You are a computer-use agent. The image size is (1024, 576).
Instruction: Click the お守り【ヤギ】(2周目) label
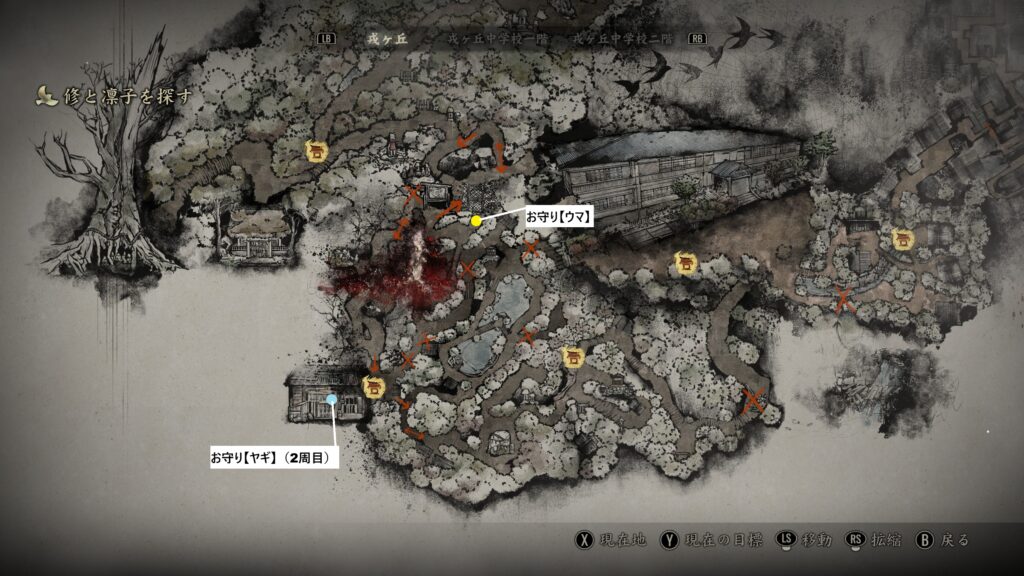[x=269, y=456]
